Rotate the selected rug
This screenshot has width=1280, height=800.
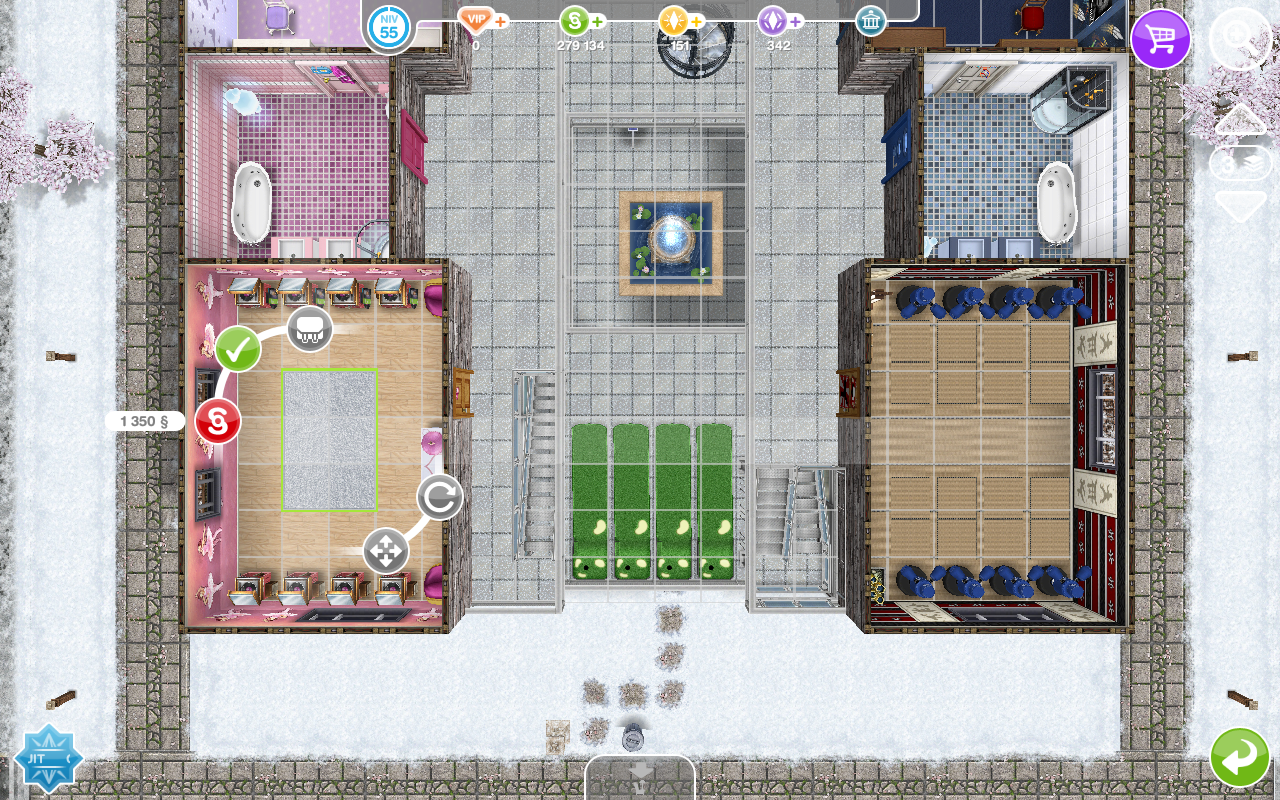click(440, 497)
